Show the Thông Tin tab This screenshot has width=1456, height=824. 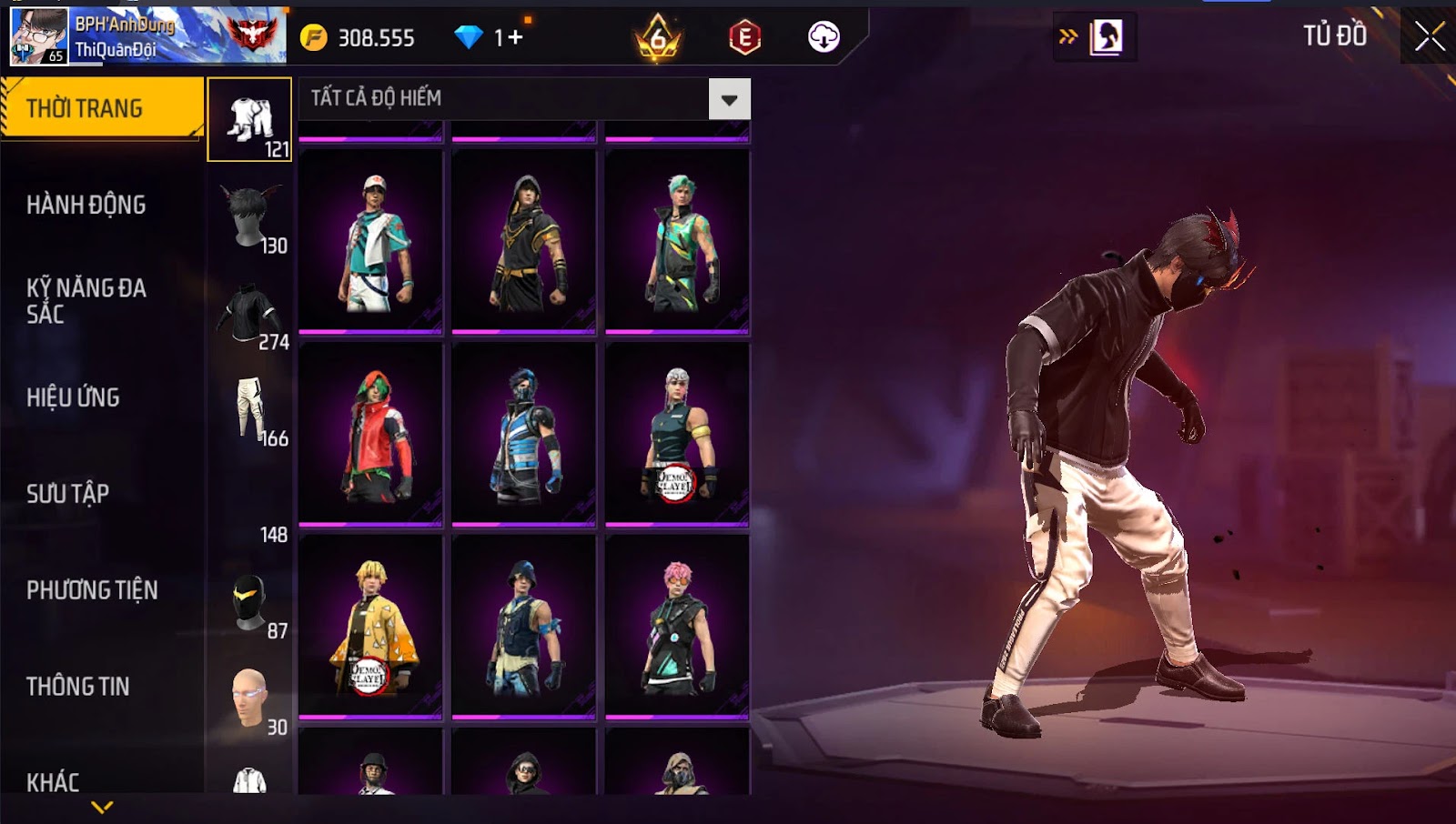77,687
